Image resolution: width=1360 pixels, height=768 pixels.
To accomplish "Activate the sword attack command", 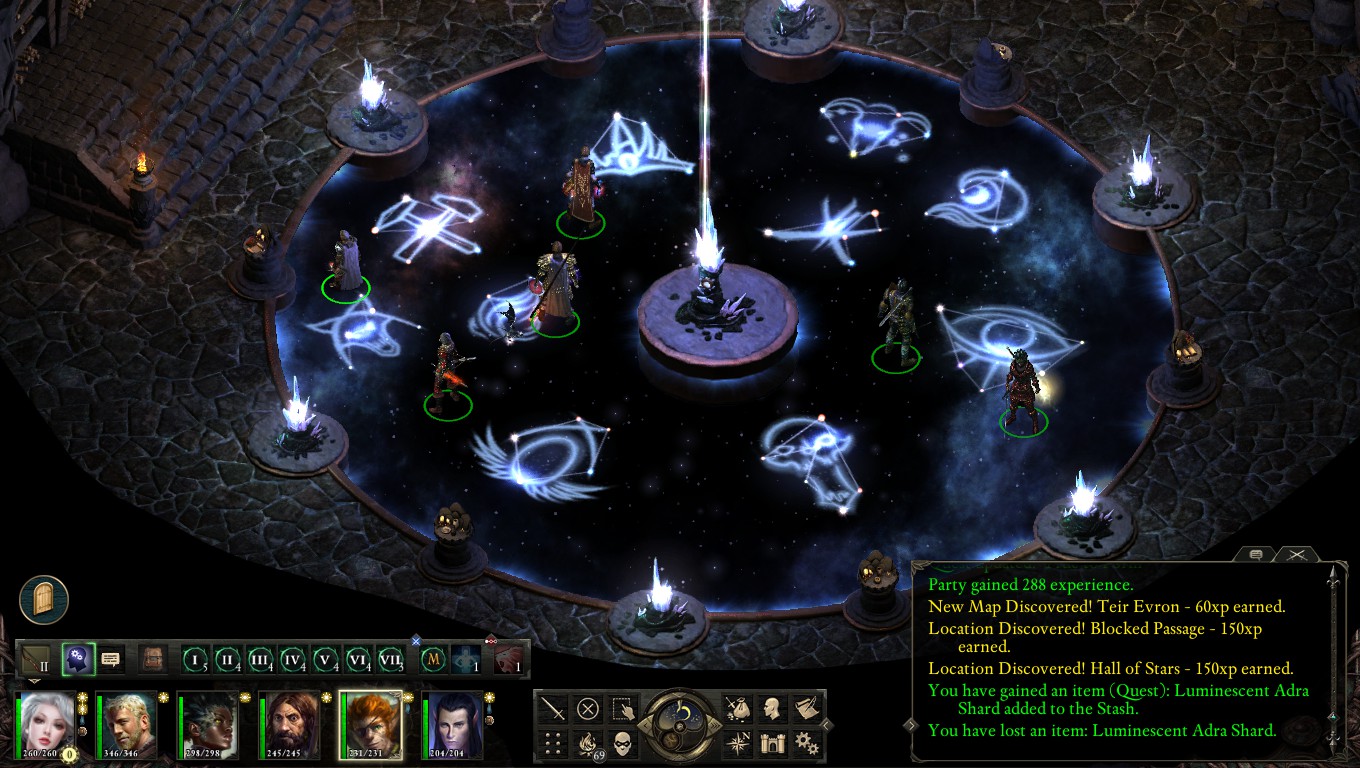I will (x=553, y=709).
